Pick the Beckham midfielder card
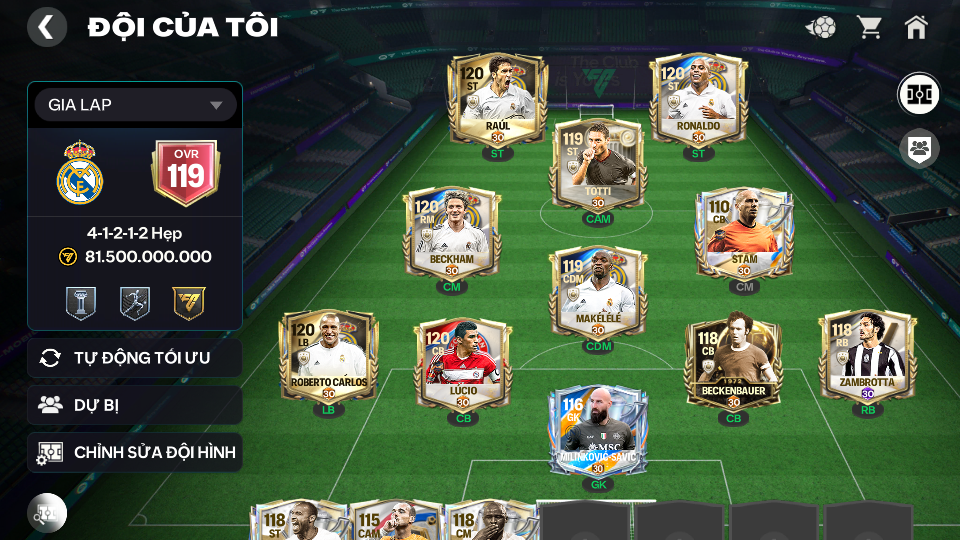The width and height of the screenshot is (960, 540). (x=451, y=233)
